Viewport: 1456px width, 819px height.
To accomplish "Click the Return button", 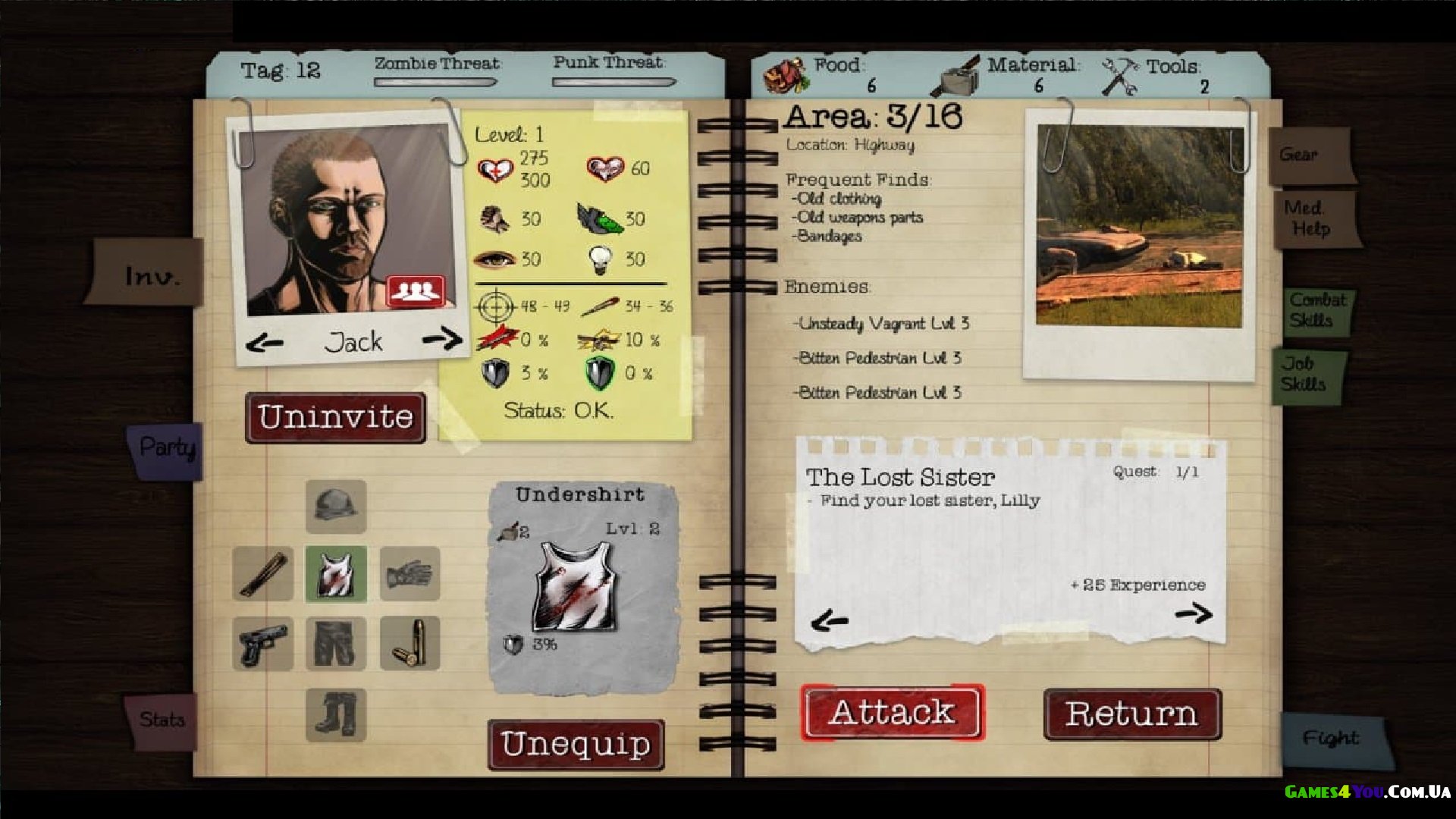I will tap(1131, 714).
